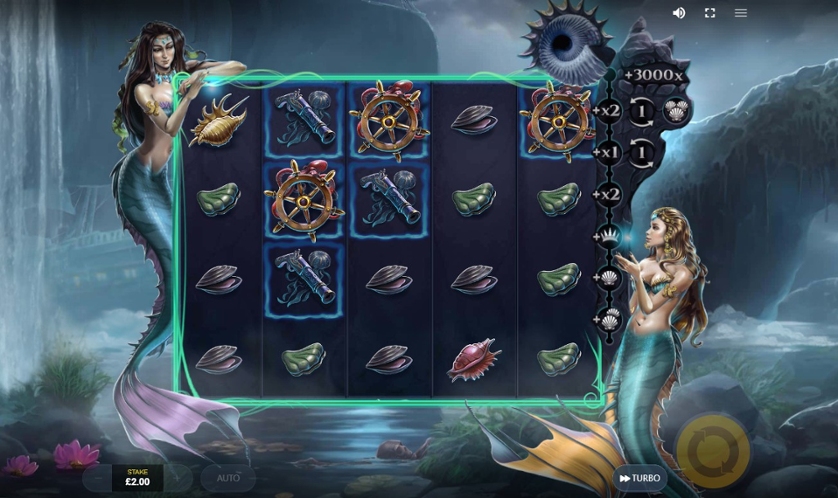
Task: Enable Turbo spin mode
Action: tap(640, 478)
